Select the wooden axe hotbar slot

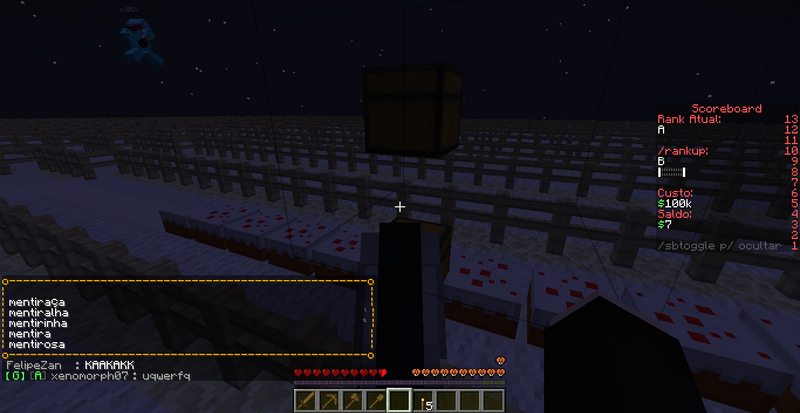point(353,401)
